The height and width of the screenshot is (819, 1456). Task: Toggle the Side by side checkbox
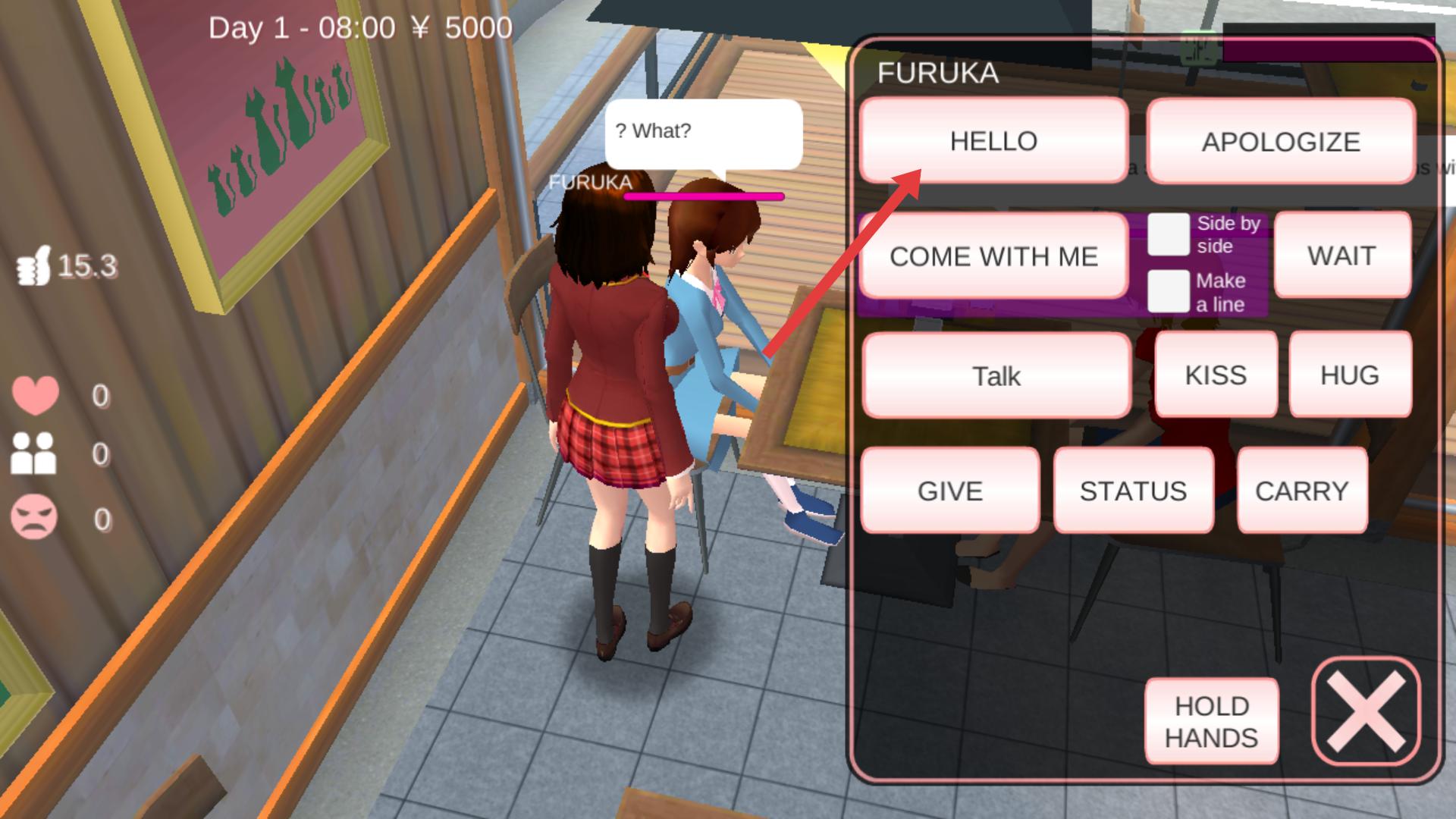coord(1168,234)
